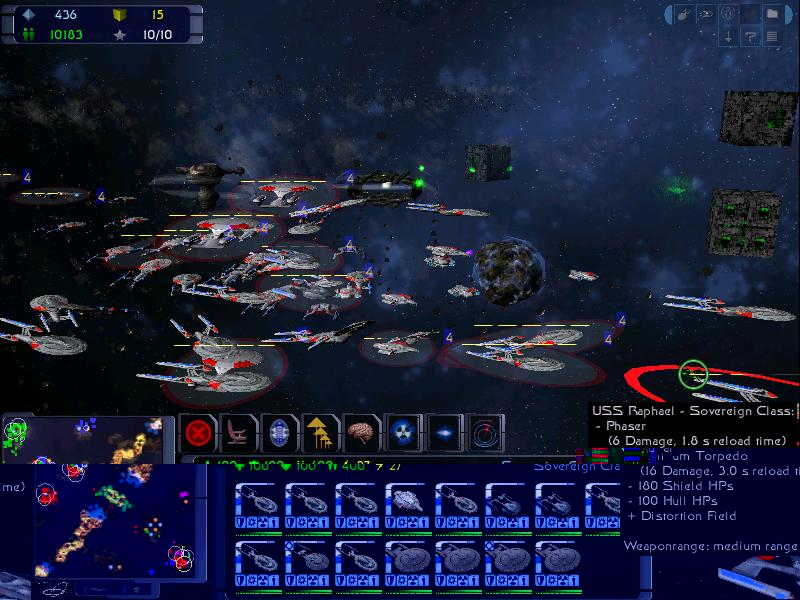Activate the blue shield command icon

pos(280,435)
